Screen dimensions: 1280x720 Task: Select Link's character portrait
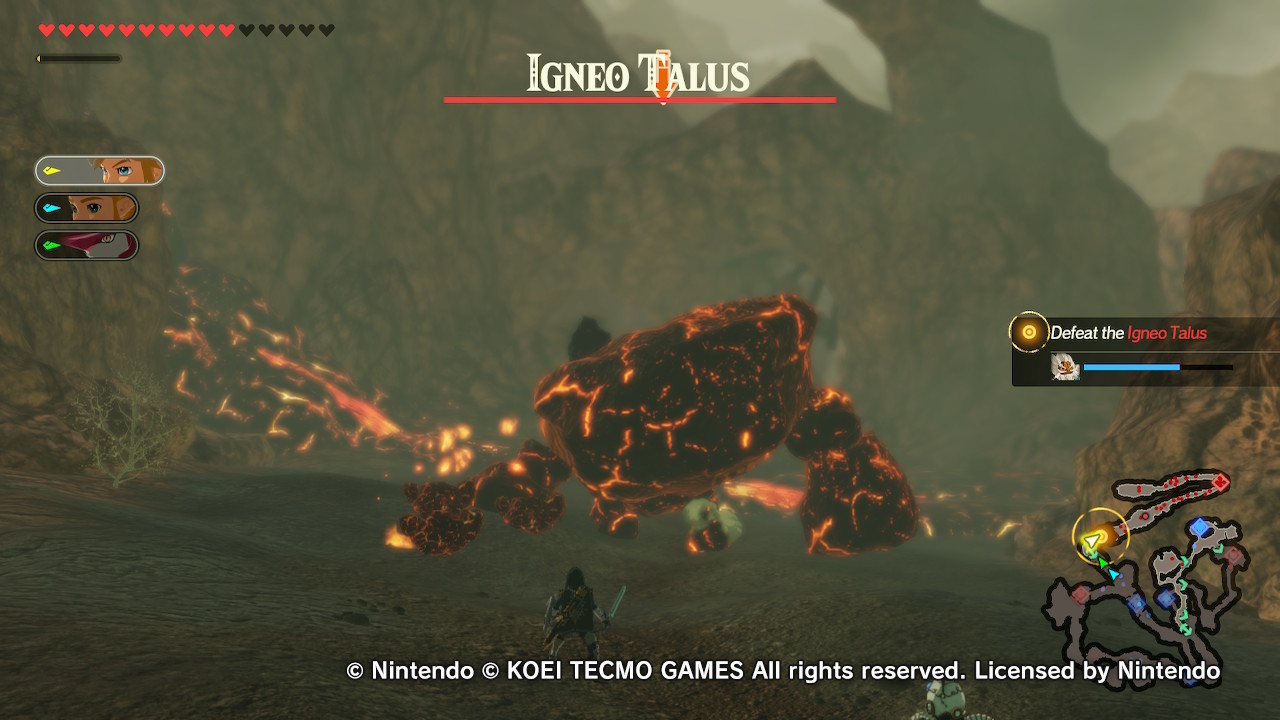point(100,171)
